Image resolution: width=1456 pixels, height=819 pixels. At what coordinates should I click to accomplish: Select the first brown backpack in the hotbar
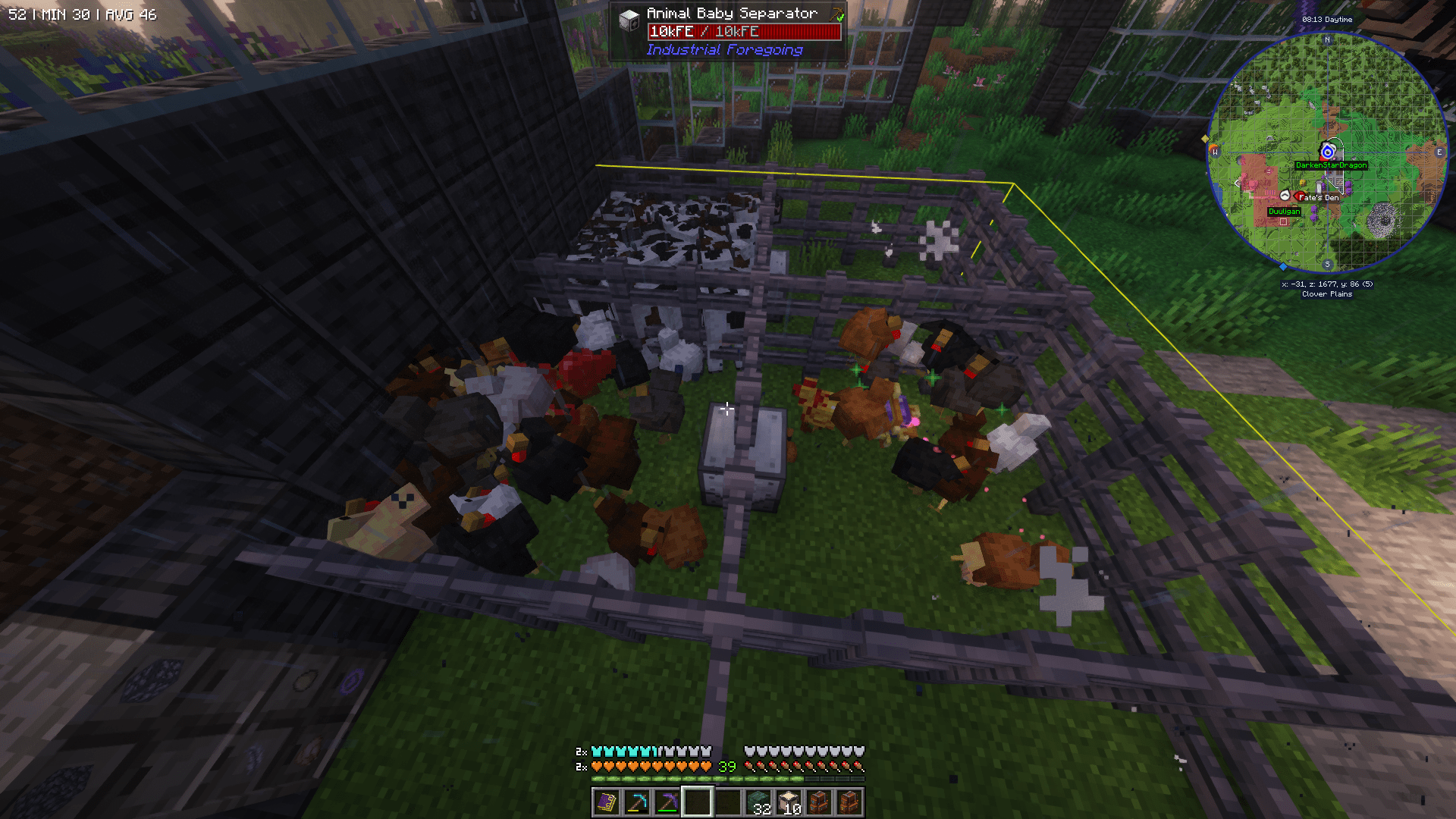point(820,802)
